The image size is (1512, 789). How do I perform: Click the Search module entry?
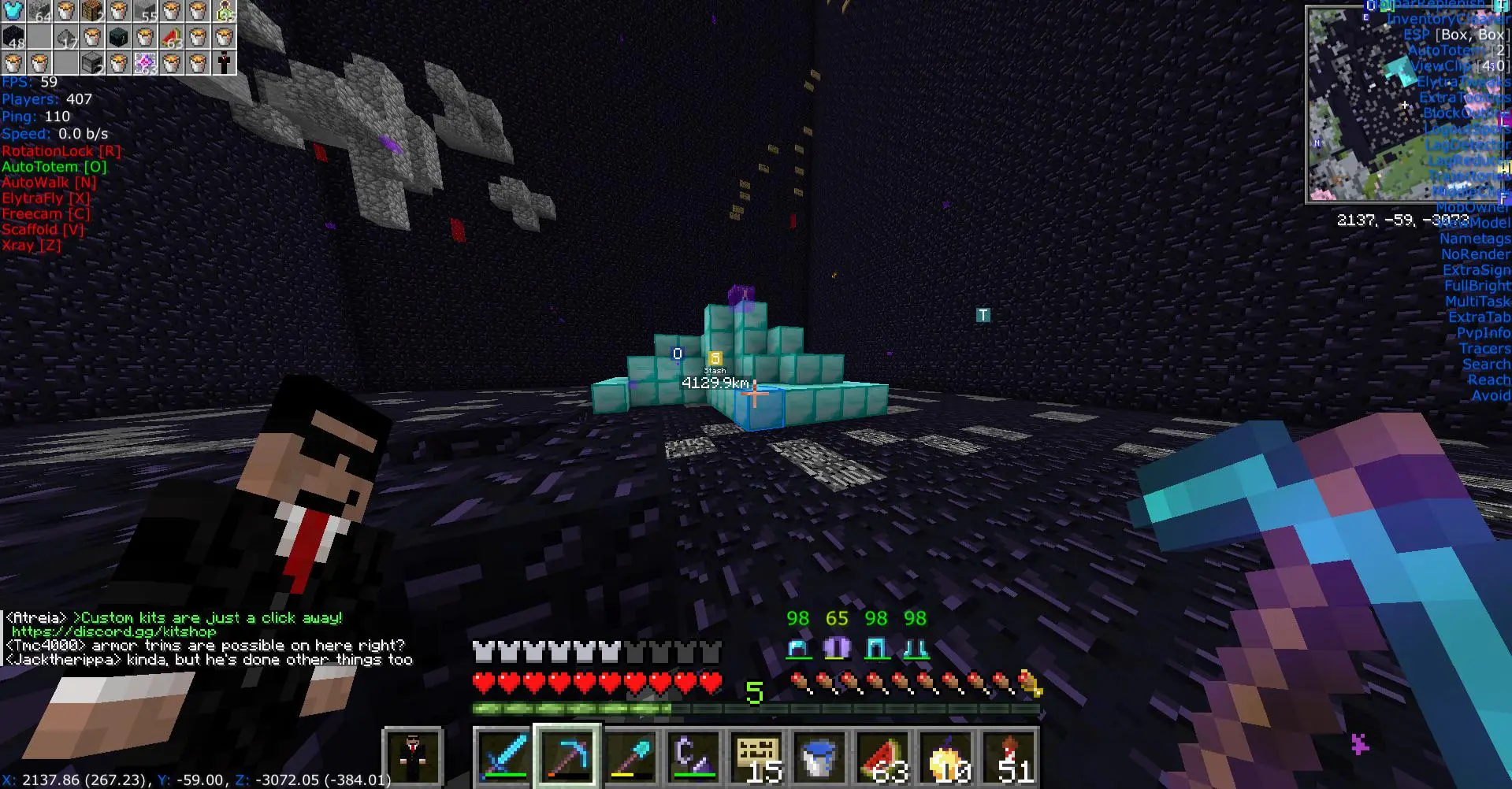[1487, 364]
